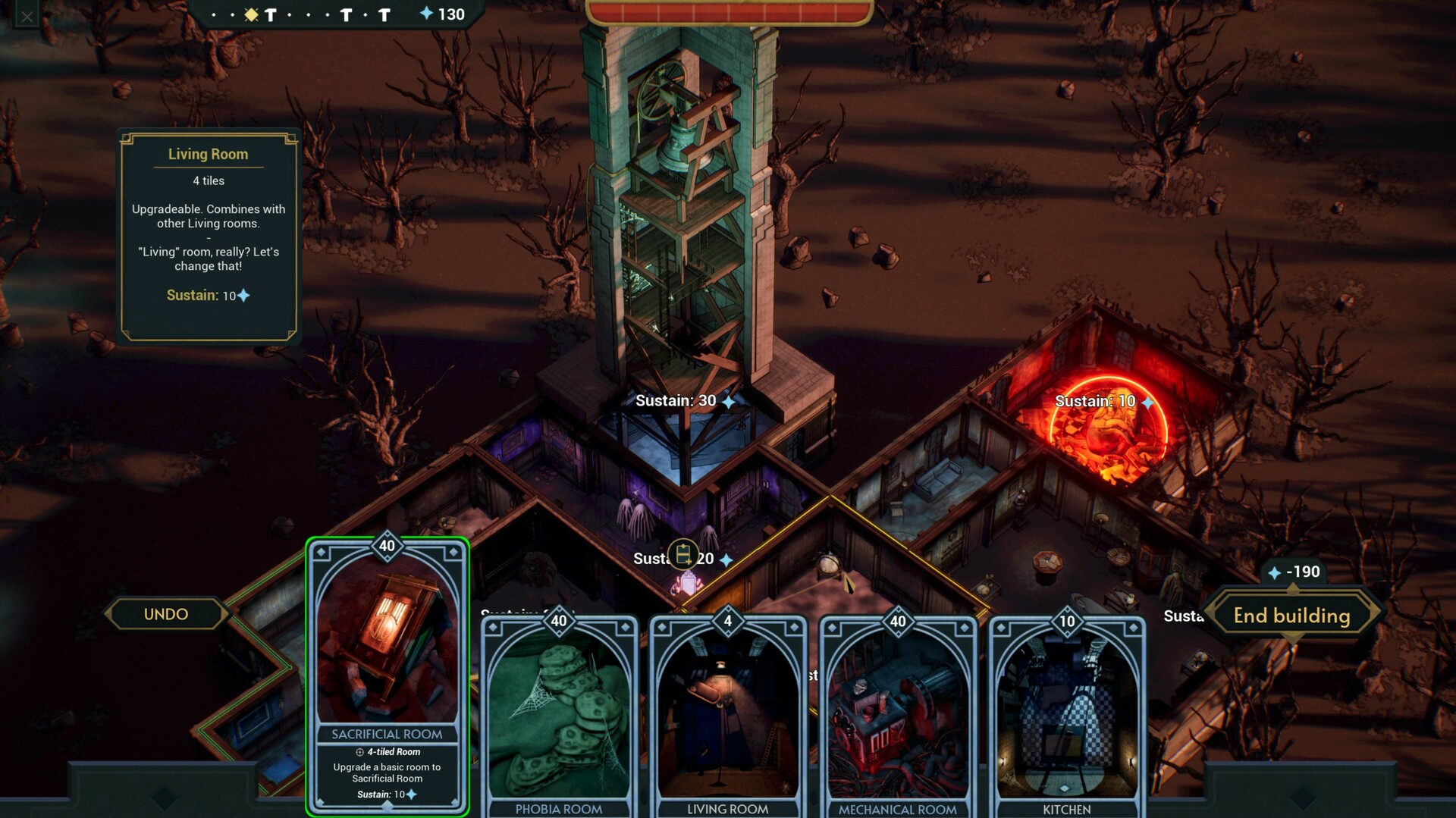Click the yellow diamond in the top milestone tracker
Viewport: 1456px width, 818px height.
tap(250, 14)
